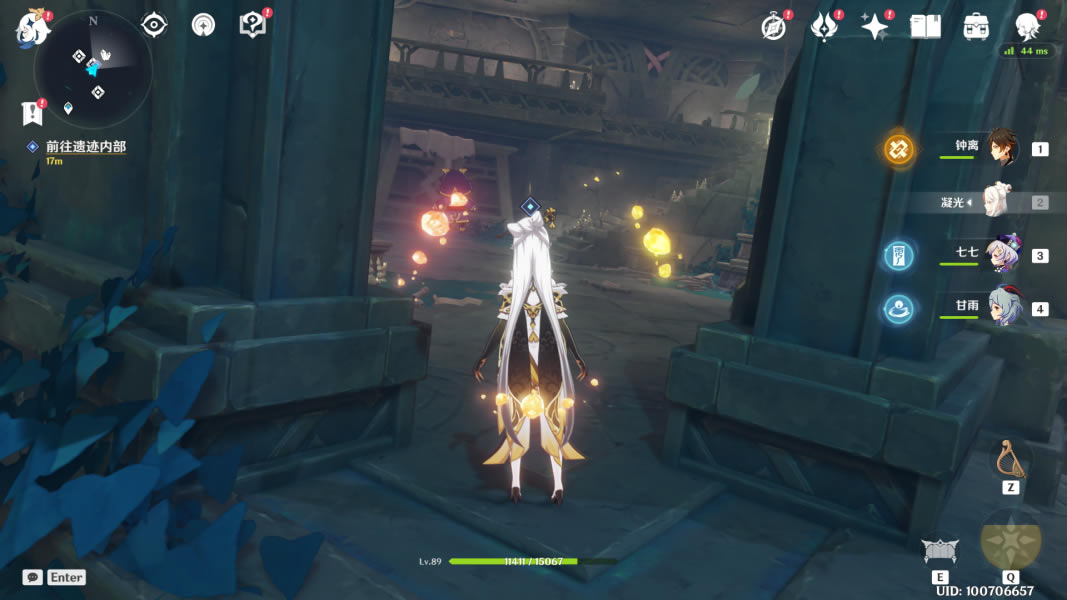Open the adventurer handbook book icon
This screenshot has height=600, width=1067.
tap(925, 27)
